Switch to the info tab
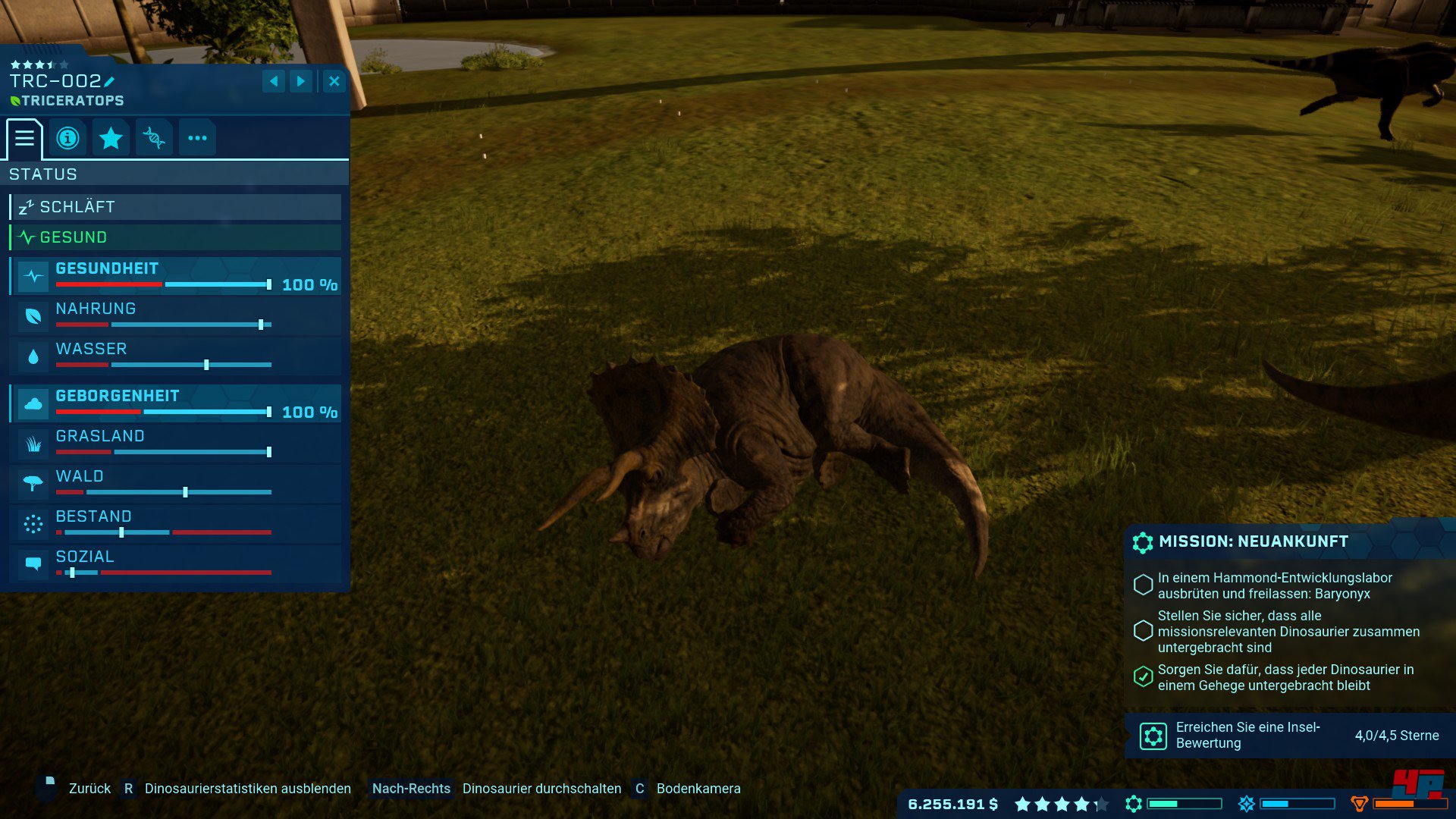This screenshot has width=1456, height=819. tap(67, 138)
